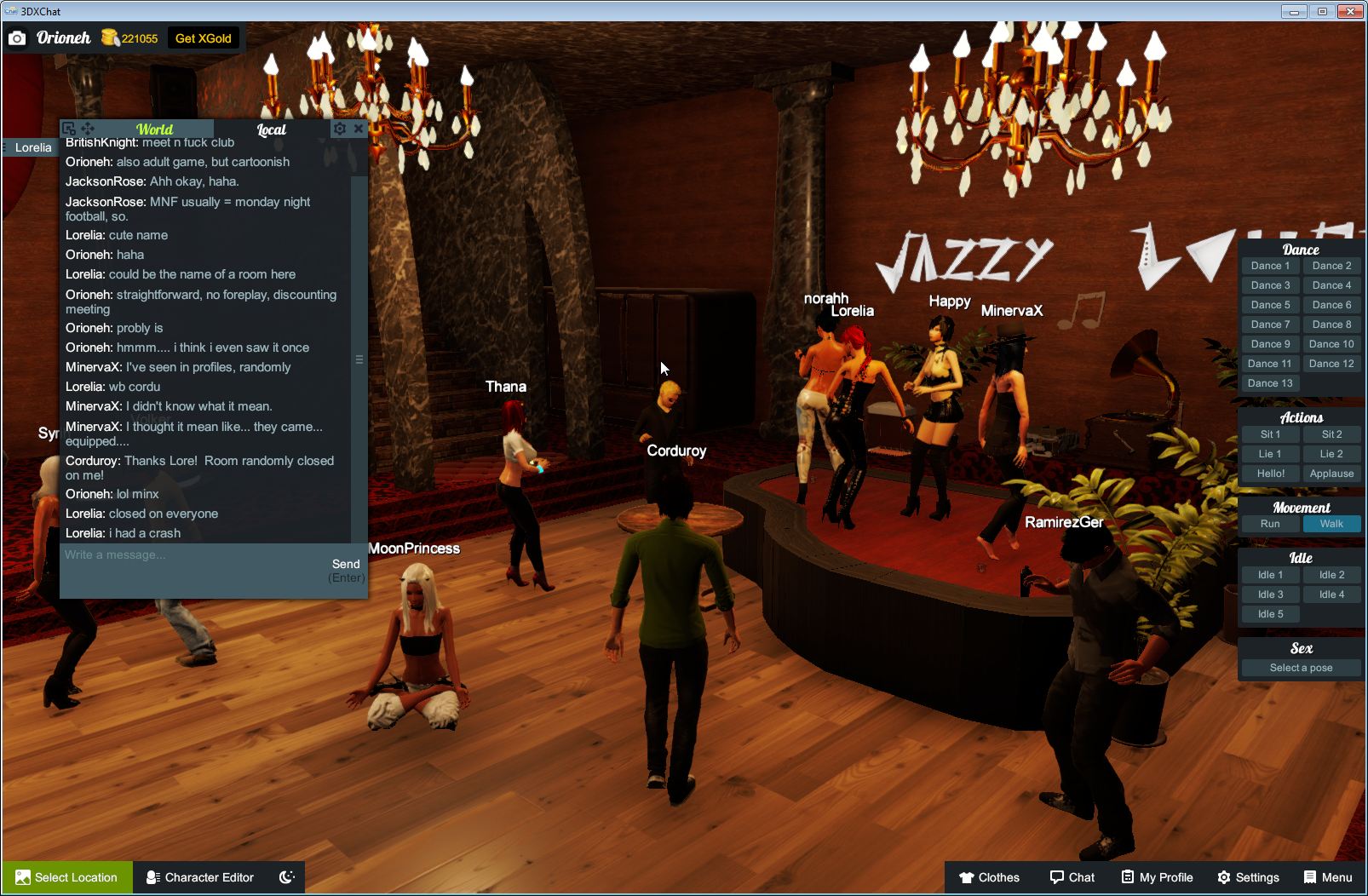Click the Get XGold button
This screenshot has width=1368, height=896.
tap(204, 37)
